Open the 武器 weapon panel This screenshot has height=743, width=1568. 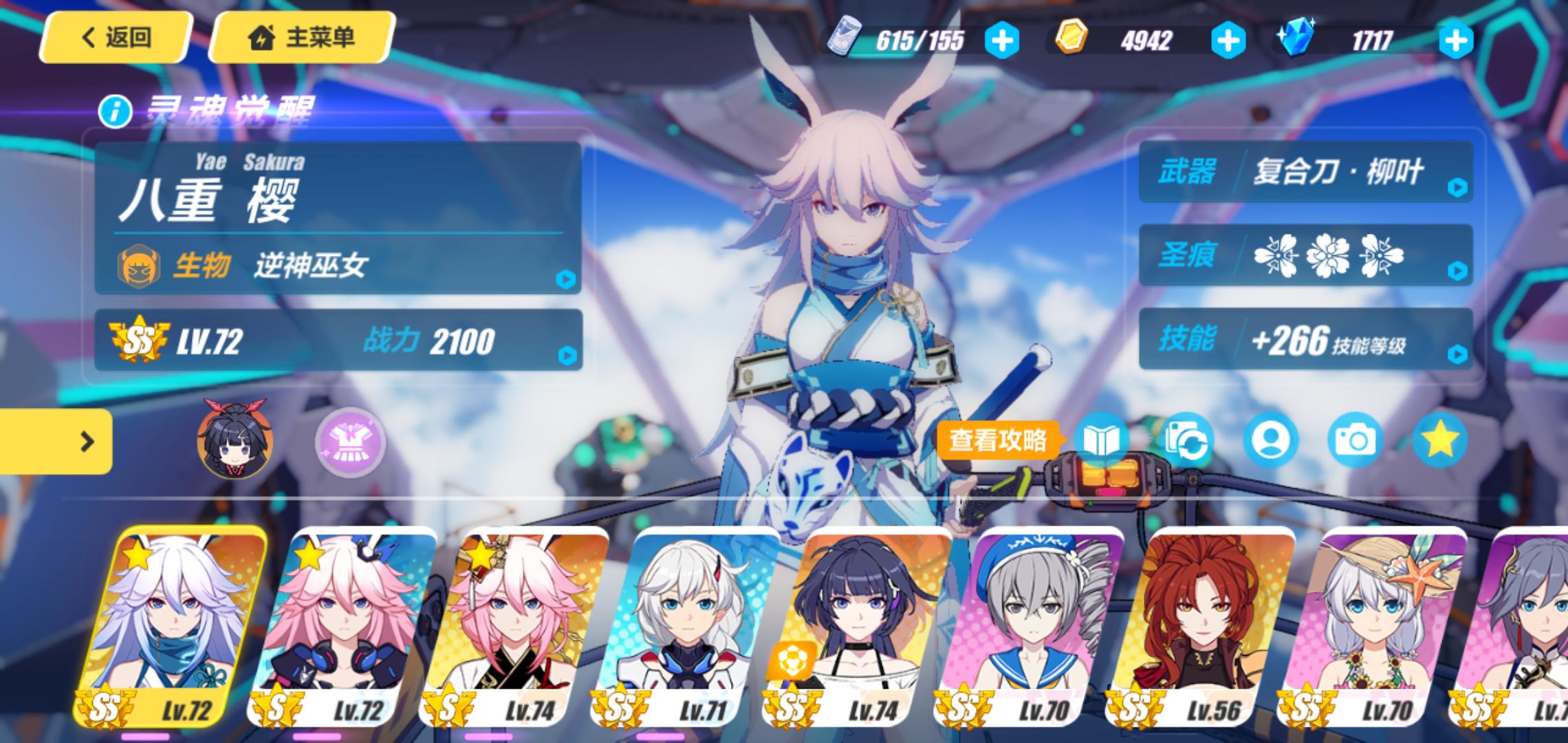coord(1305,172)
